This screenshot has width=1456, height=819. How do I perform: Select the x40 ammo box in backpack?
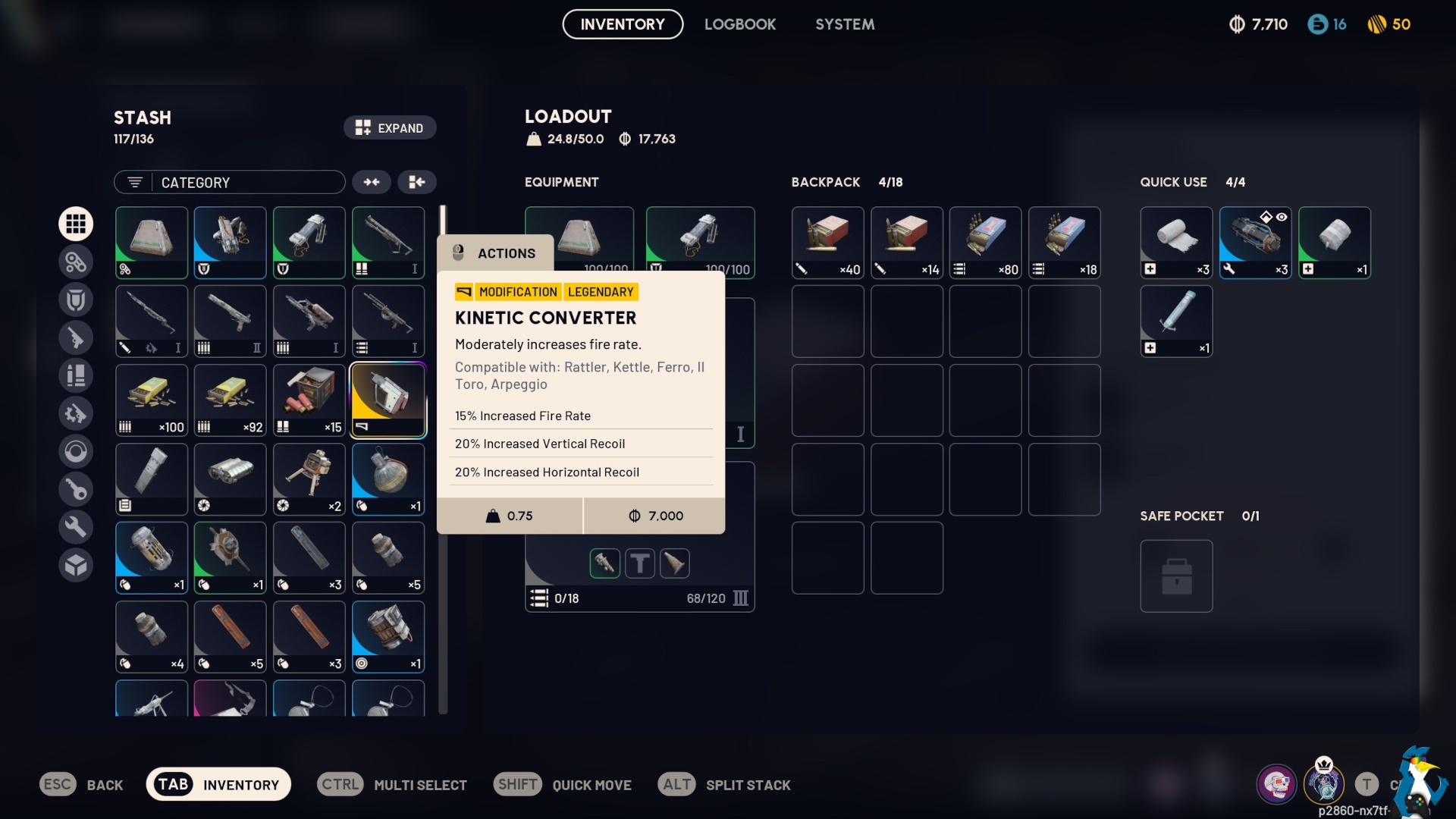tap(827, 243)
